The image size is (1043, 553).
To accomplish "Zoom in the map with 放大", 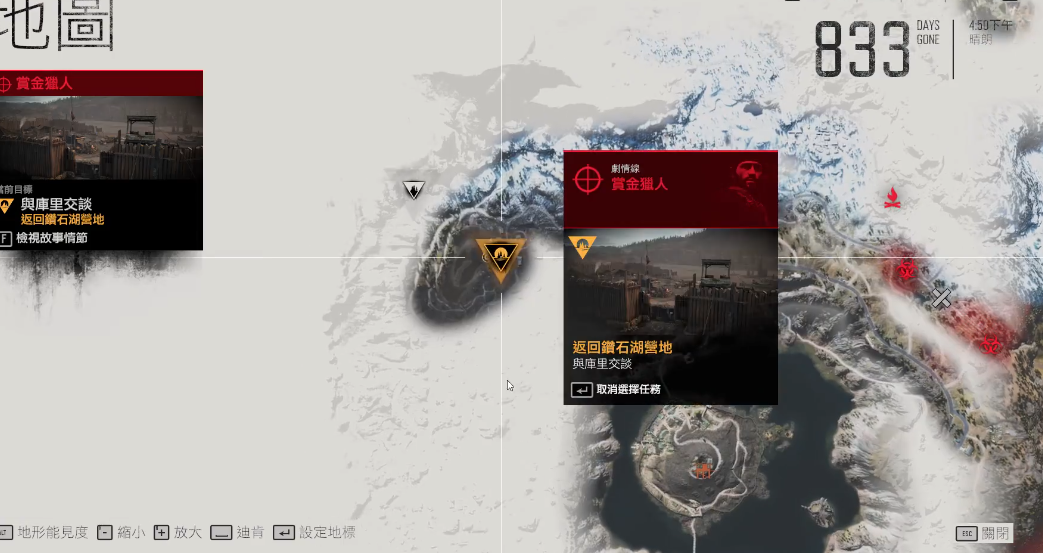I will click(178, 533).
